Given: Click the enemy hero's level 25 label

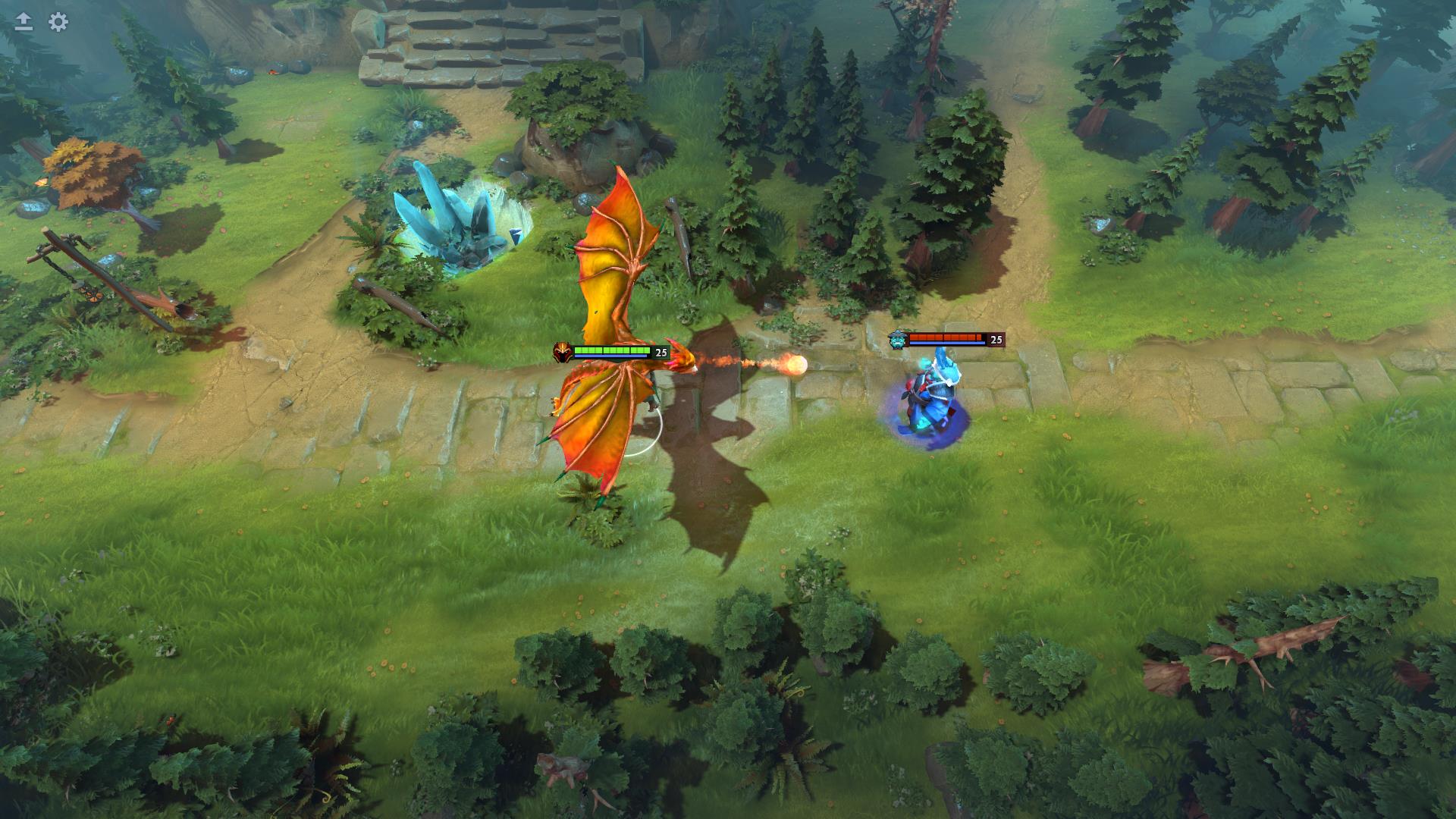Looking at the screenshot, I should 996,340.
